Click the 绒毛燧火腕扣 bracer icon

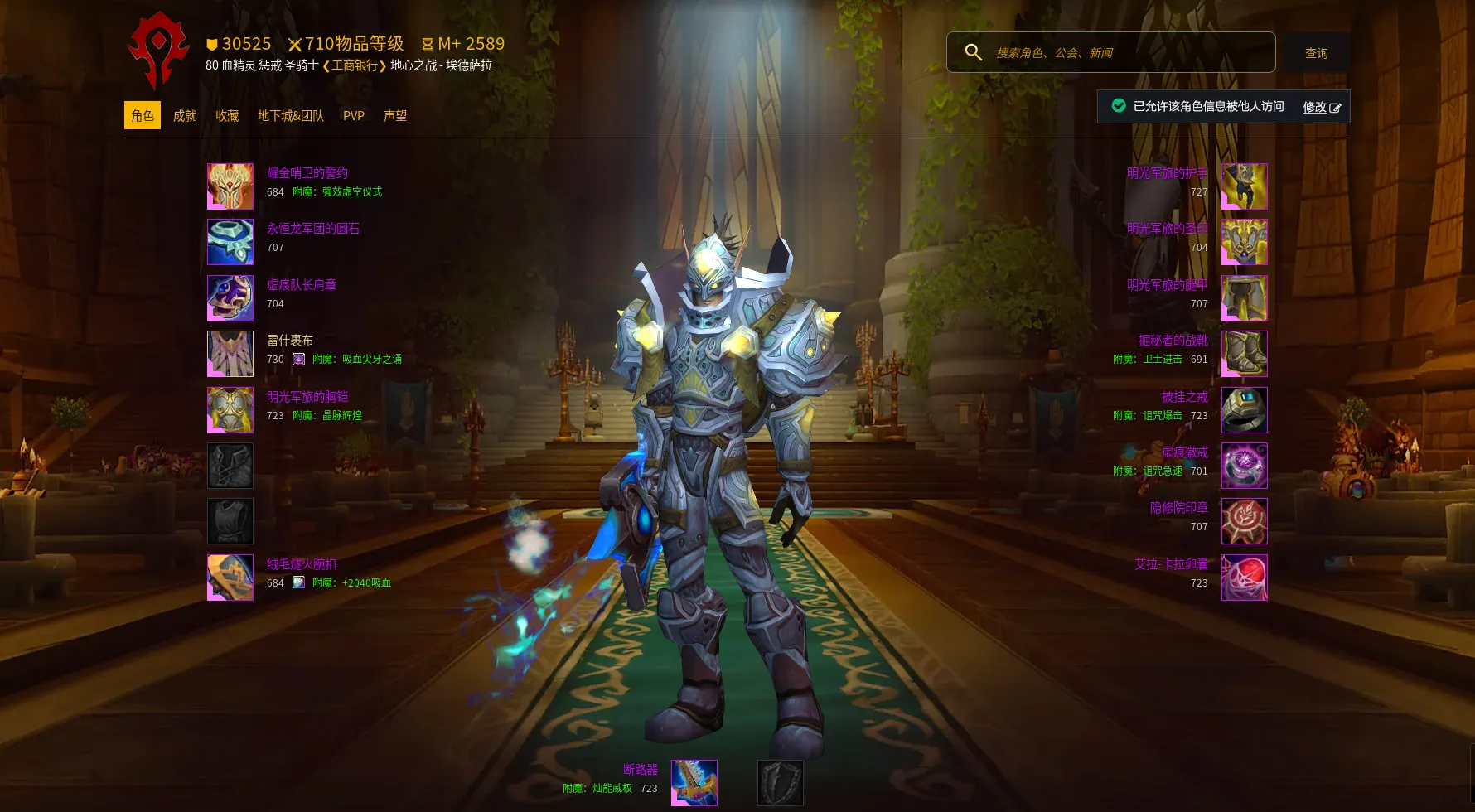point(230,578)
